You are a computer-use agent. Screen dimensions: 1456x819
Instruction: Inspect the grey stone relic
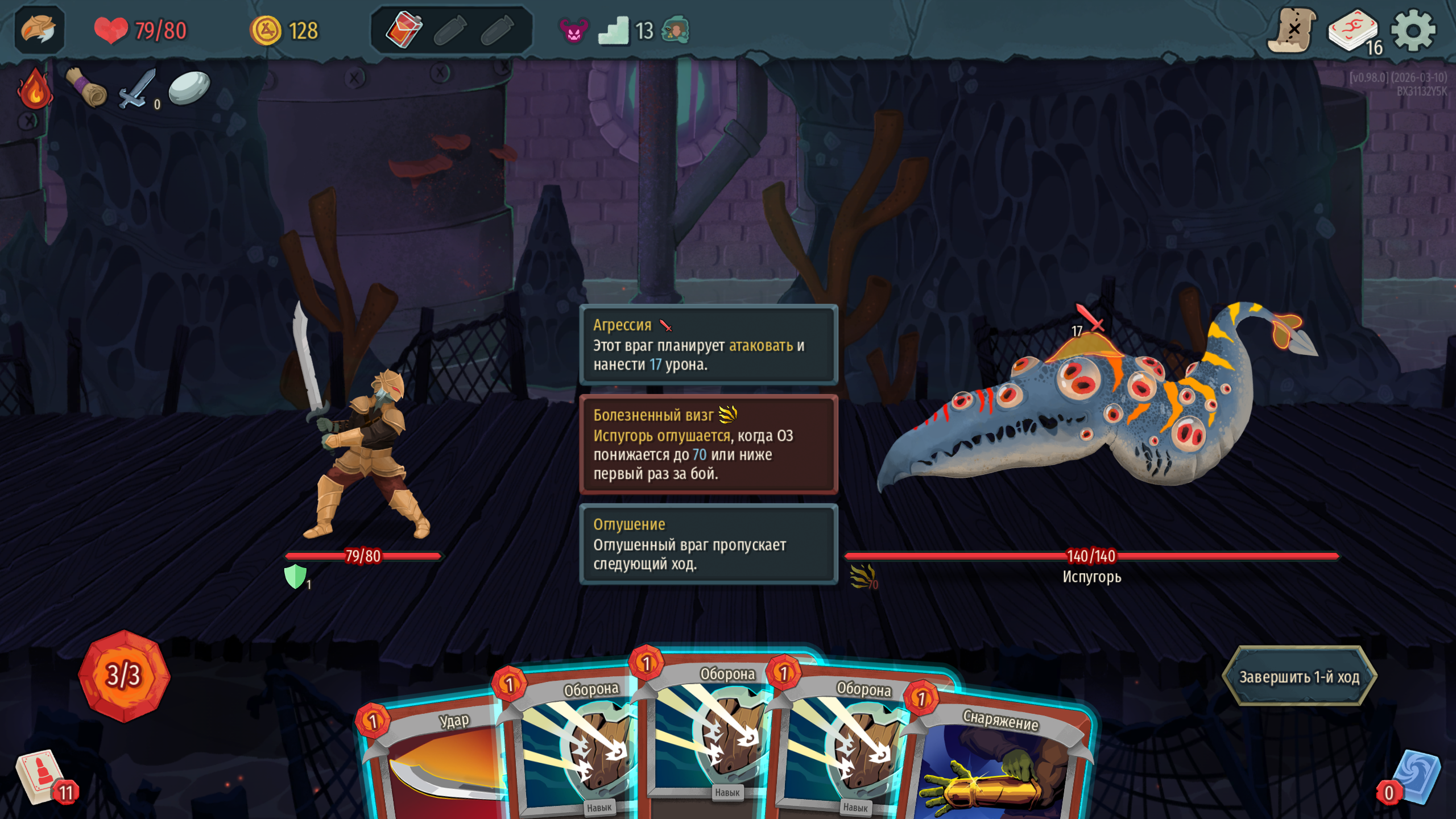click(x=189, y=88)
